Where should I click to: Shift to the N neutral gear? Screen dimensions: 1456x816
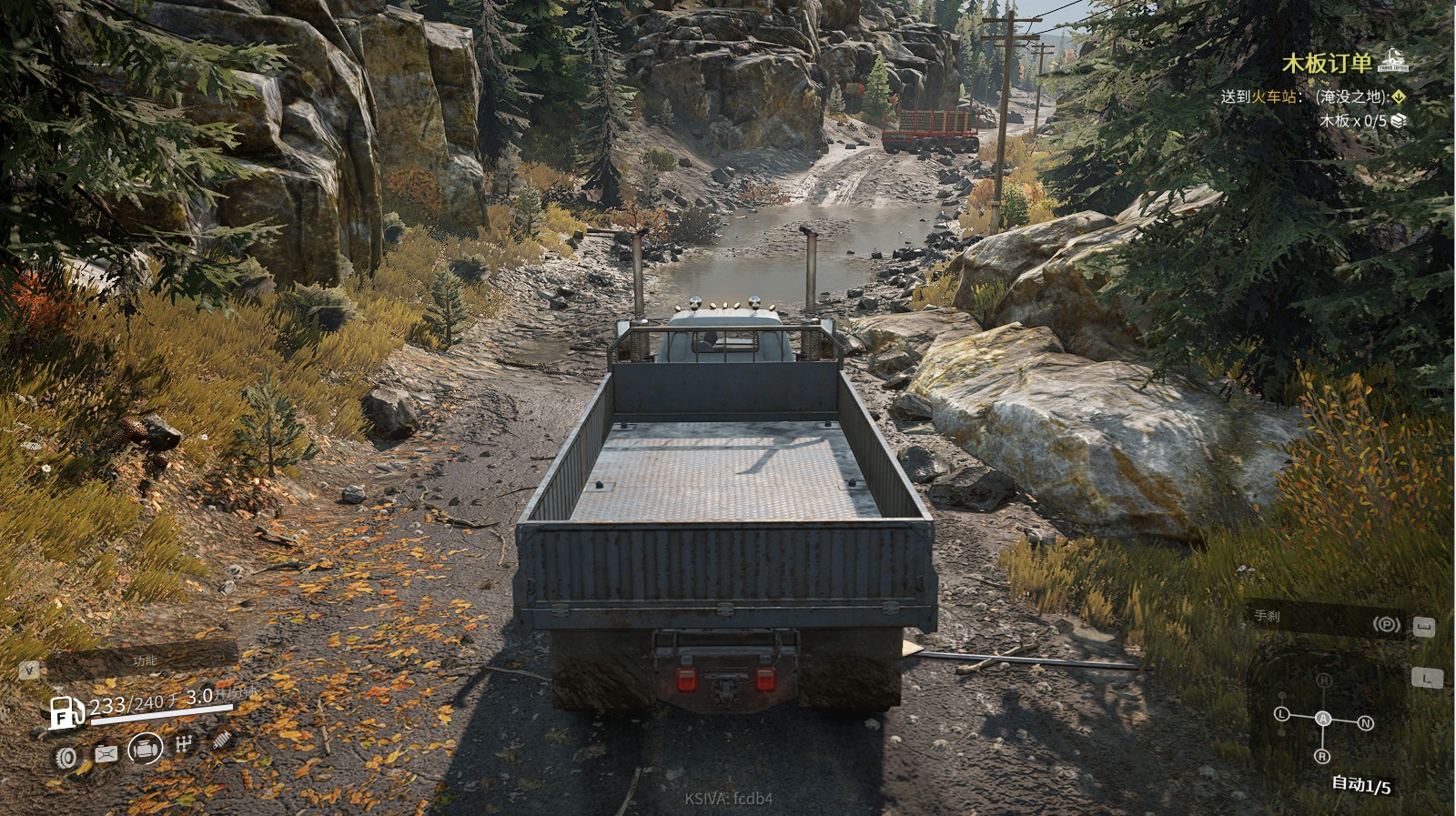coord(1365,723)
